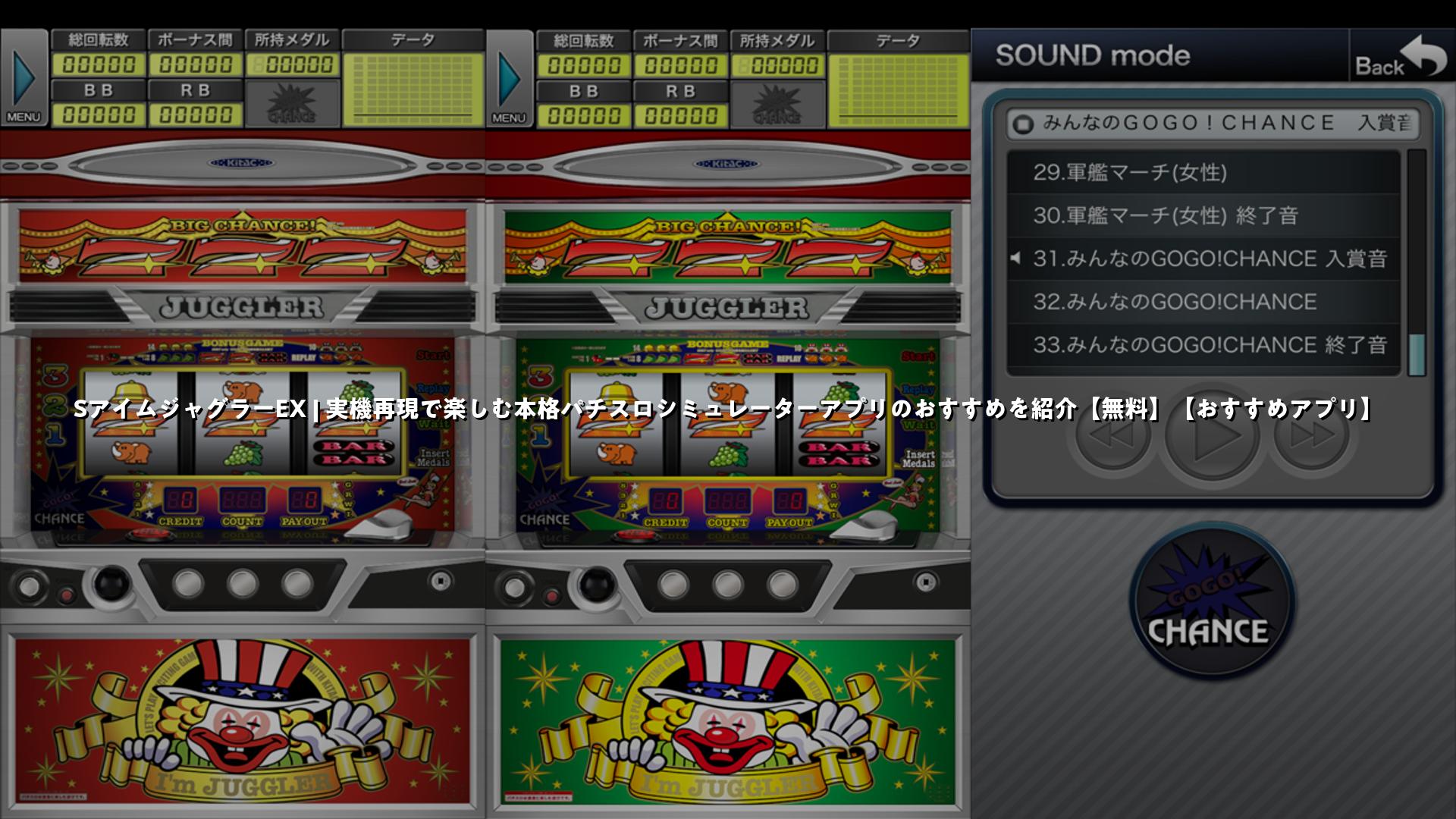Go back from SOUND mode
The height and width of the screenshot is (819, 1456).
point(1400,57)
